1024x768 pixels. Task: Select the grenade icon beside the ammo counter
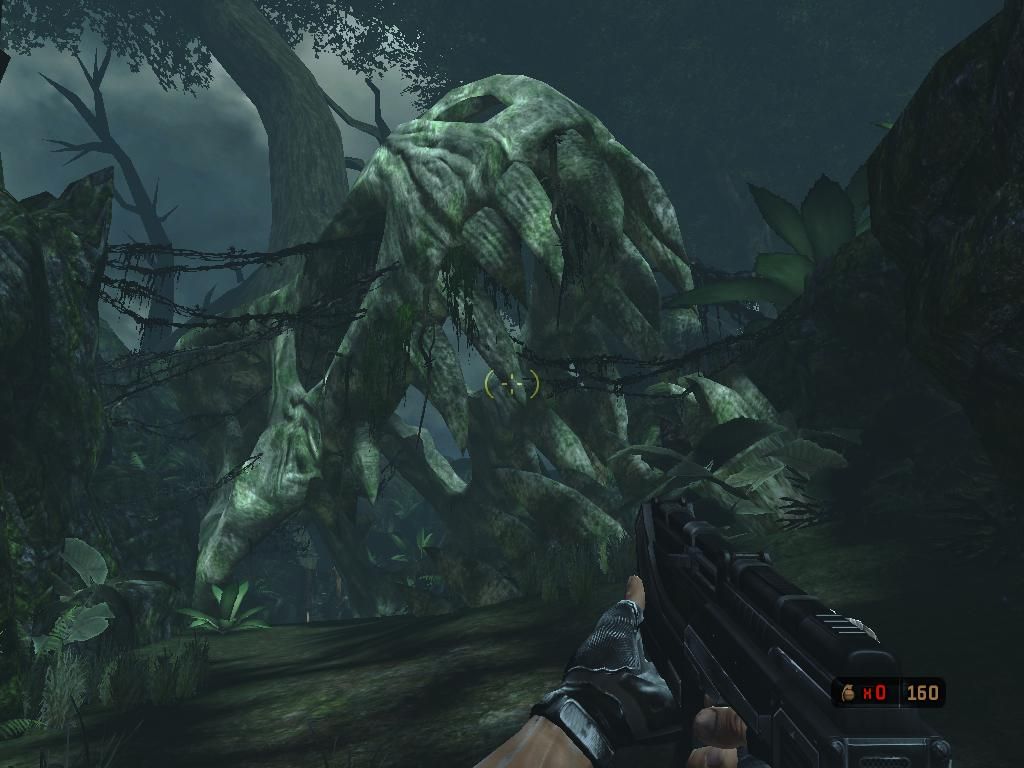pyautogui.click(x=849, y=691)
